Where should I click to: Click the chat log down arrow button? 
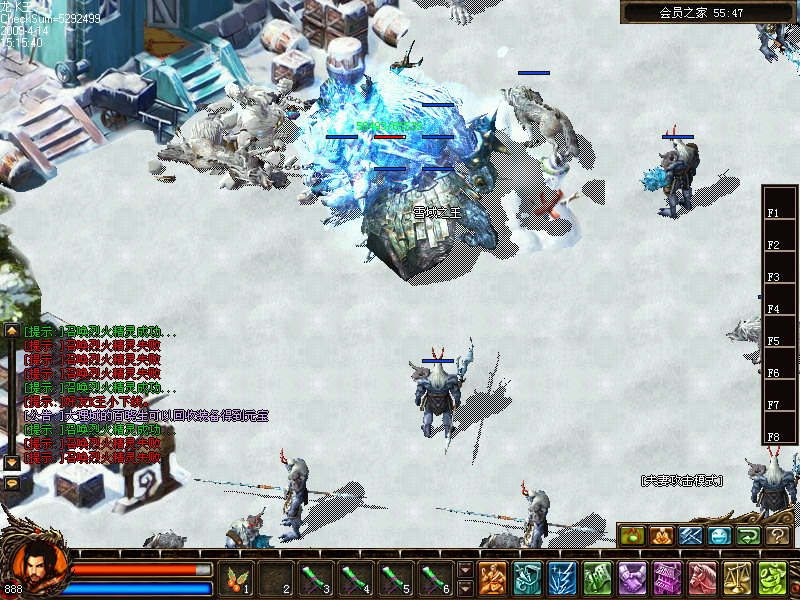pyautogui.click(x=12, y=463)
